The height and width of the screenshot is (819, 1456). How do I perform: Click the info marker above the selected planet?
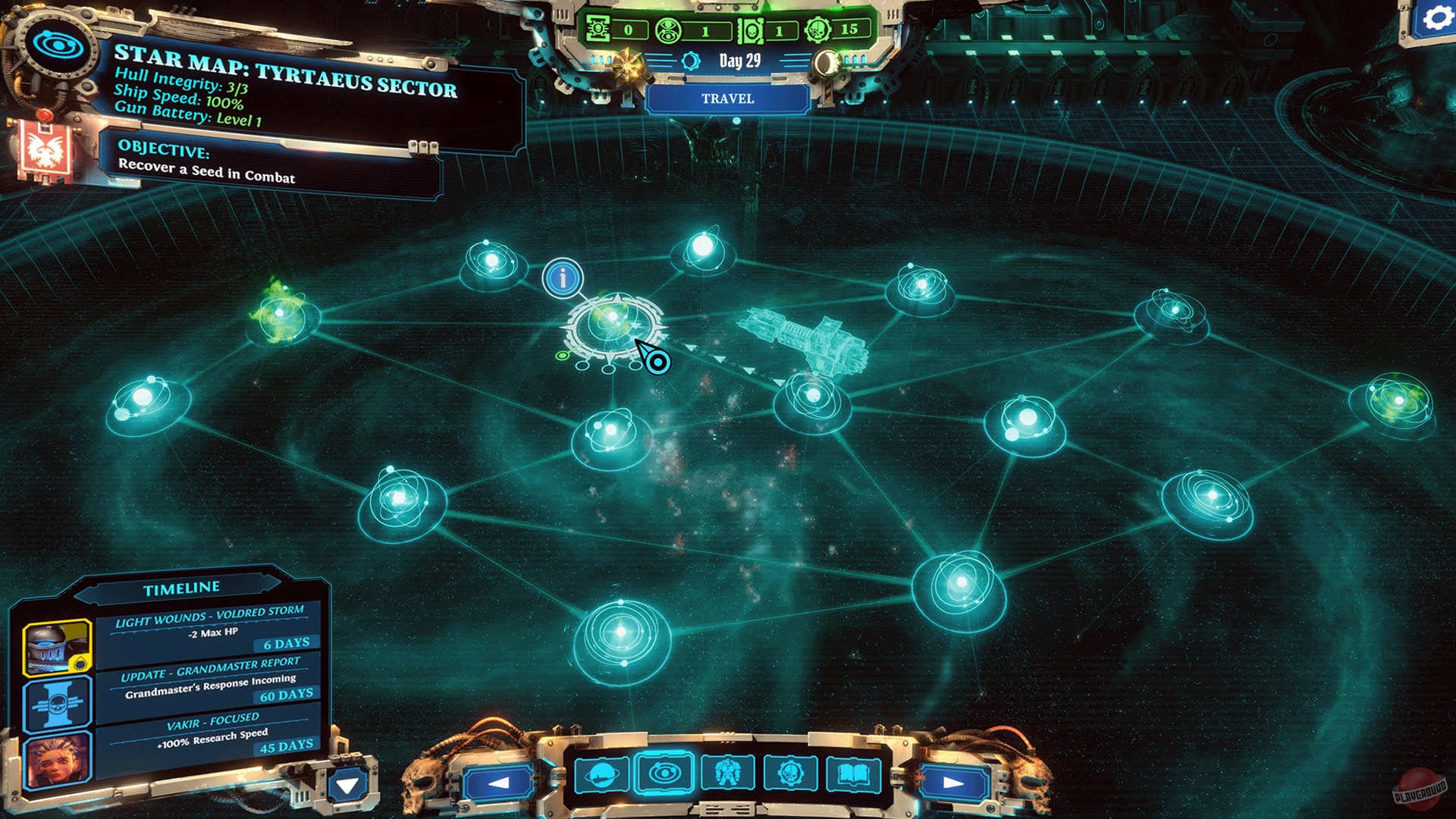[x=561, y=279]
